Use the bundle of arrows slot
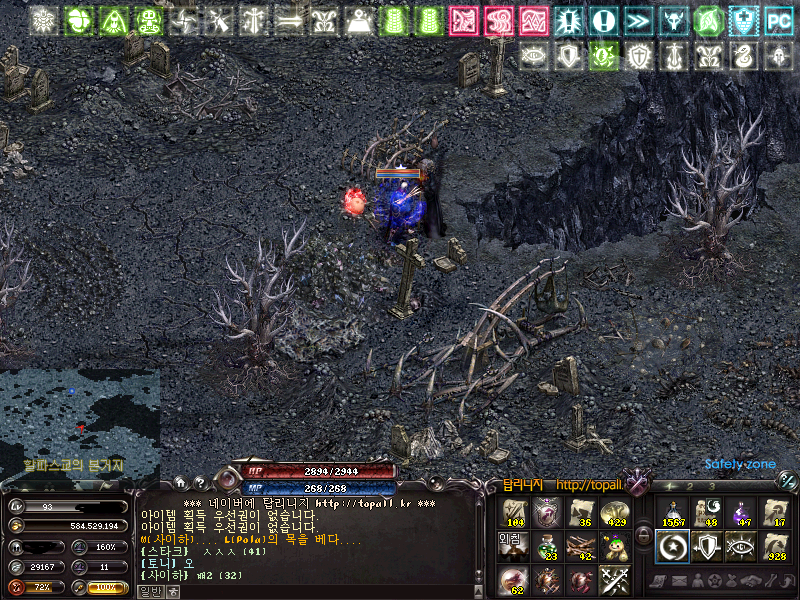Viewport: 800px width, 600px height. [582, 547]
